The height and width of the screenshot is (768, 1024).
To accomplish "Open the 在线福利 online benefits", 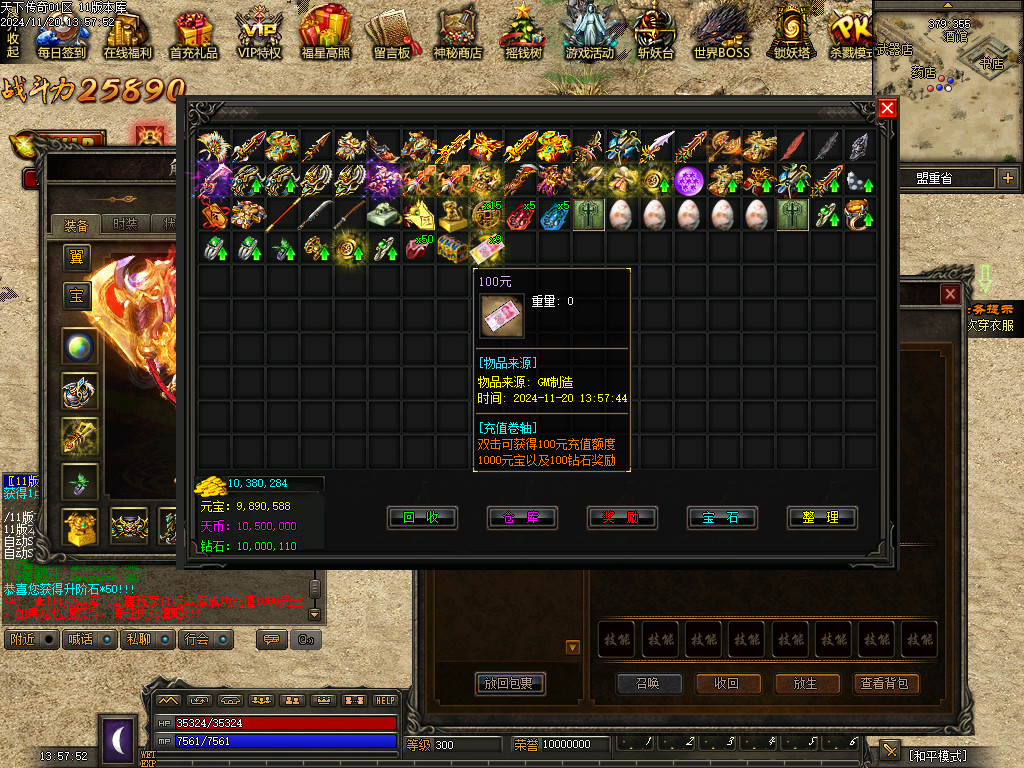I will pos(127,33).
